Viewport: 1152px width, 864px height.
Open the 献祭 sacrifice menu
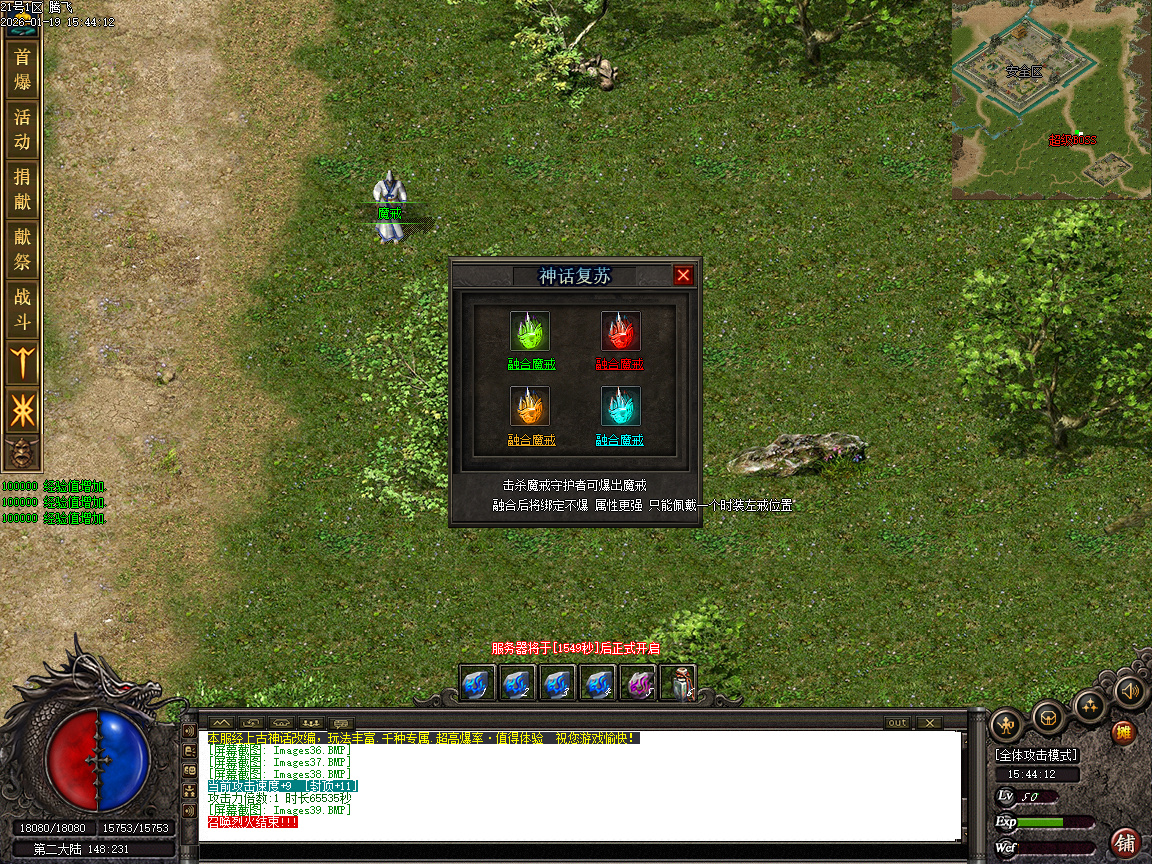[22, 249]
